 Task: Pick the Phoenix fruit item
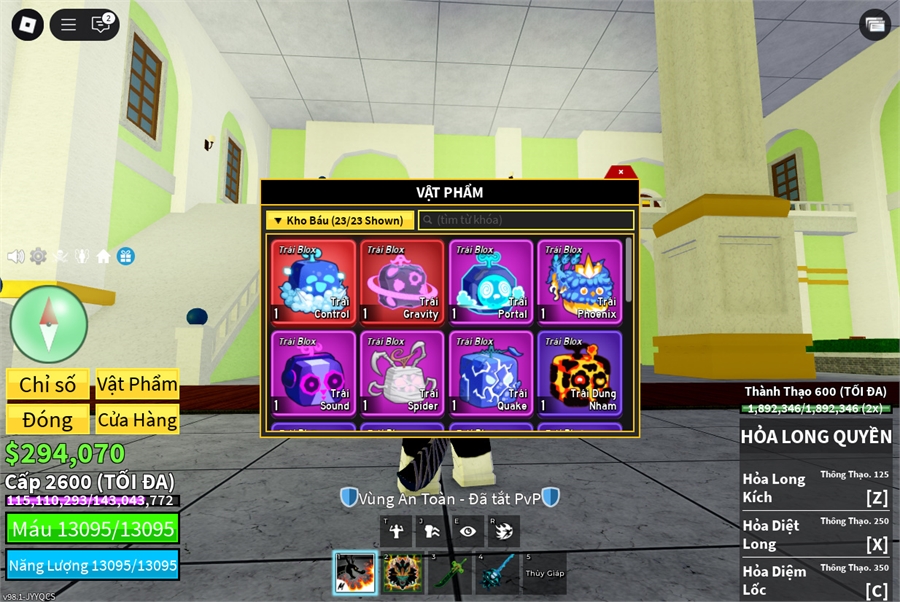pyautogui.click(x=579, y=281)
